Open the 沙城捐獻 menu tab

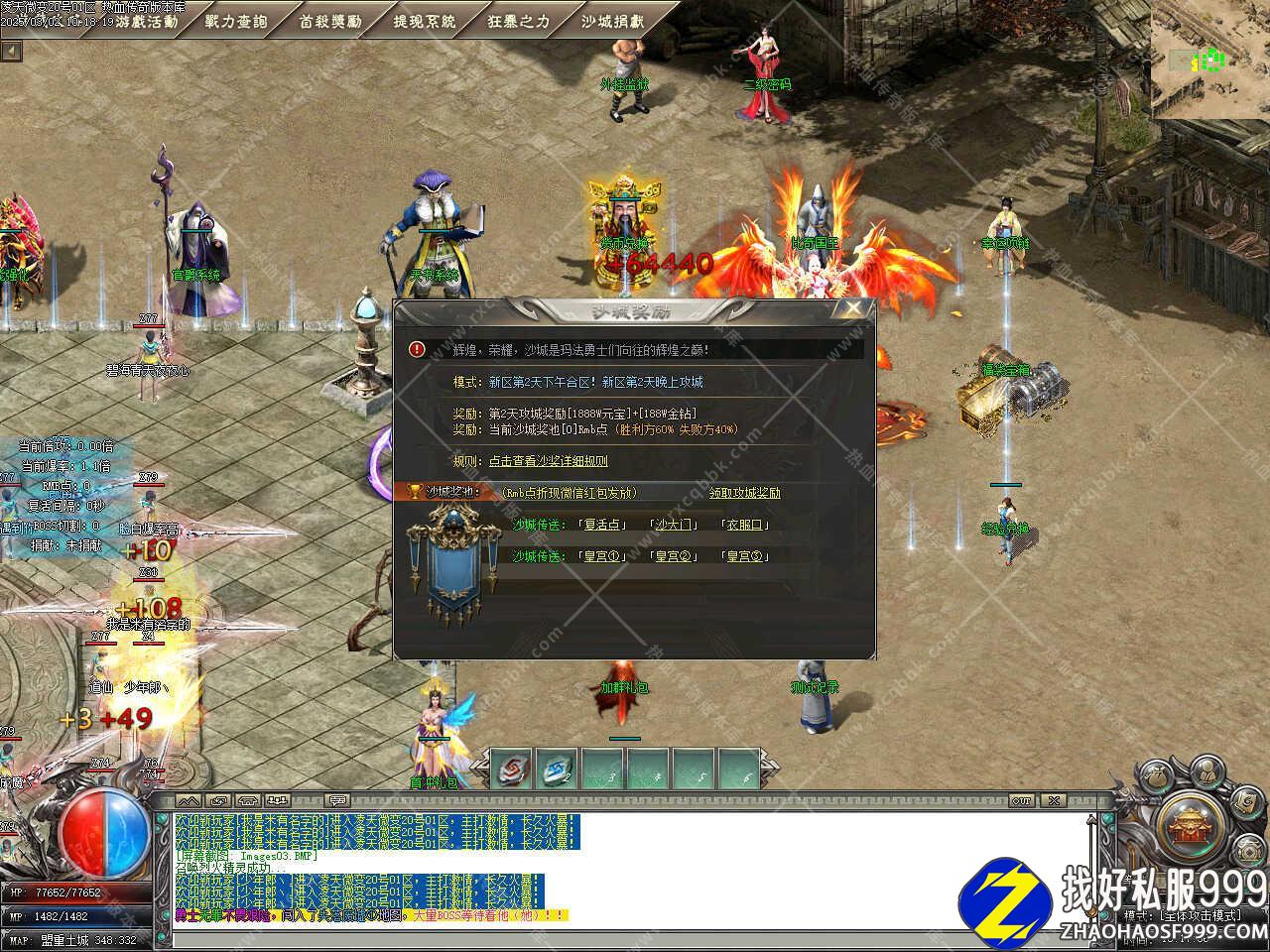612,21
